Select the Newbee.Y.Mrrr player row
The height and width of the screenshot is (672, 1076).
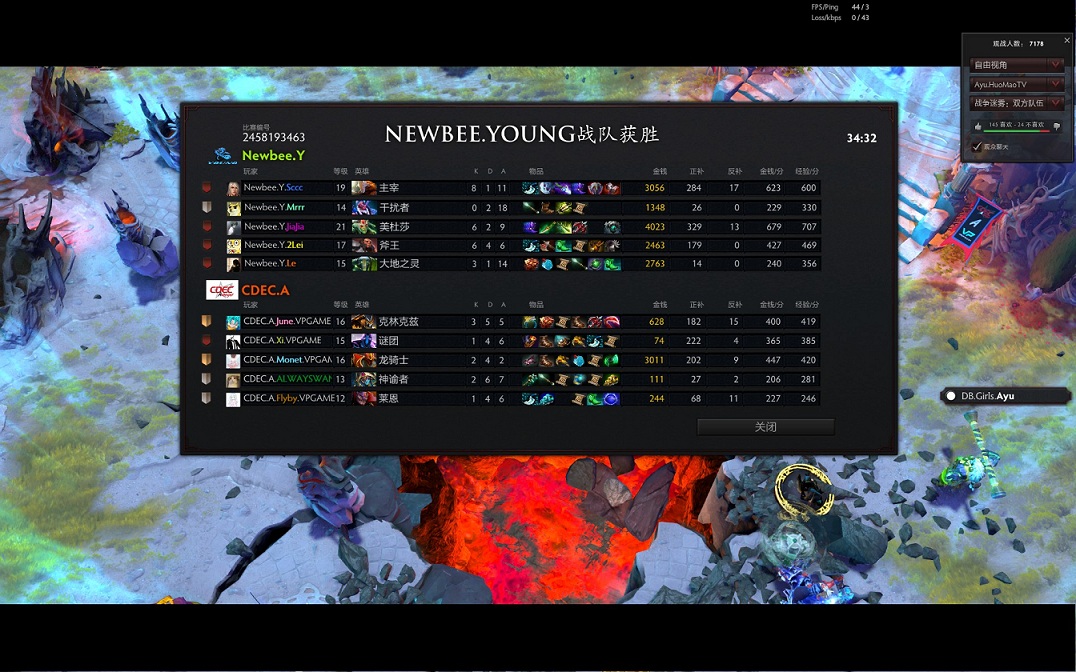(x=274, y=208)
